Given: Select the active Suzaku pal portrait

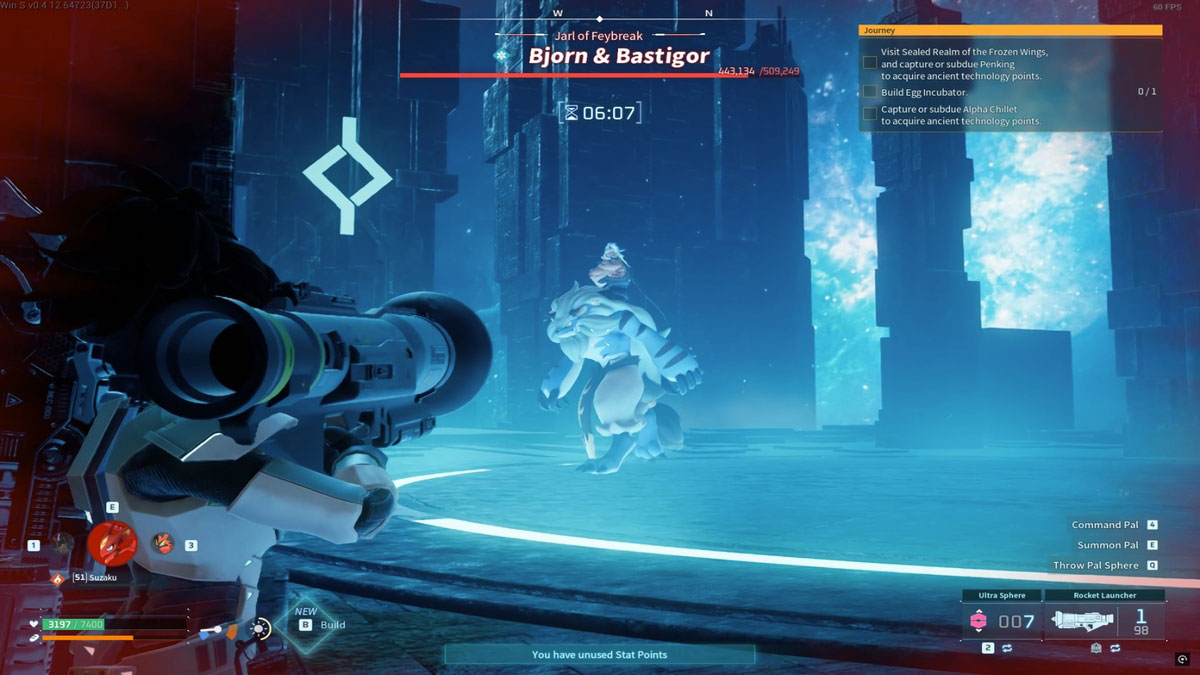Looking at the screenshot, I should click(112, 543).
